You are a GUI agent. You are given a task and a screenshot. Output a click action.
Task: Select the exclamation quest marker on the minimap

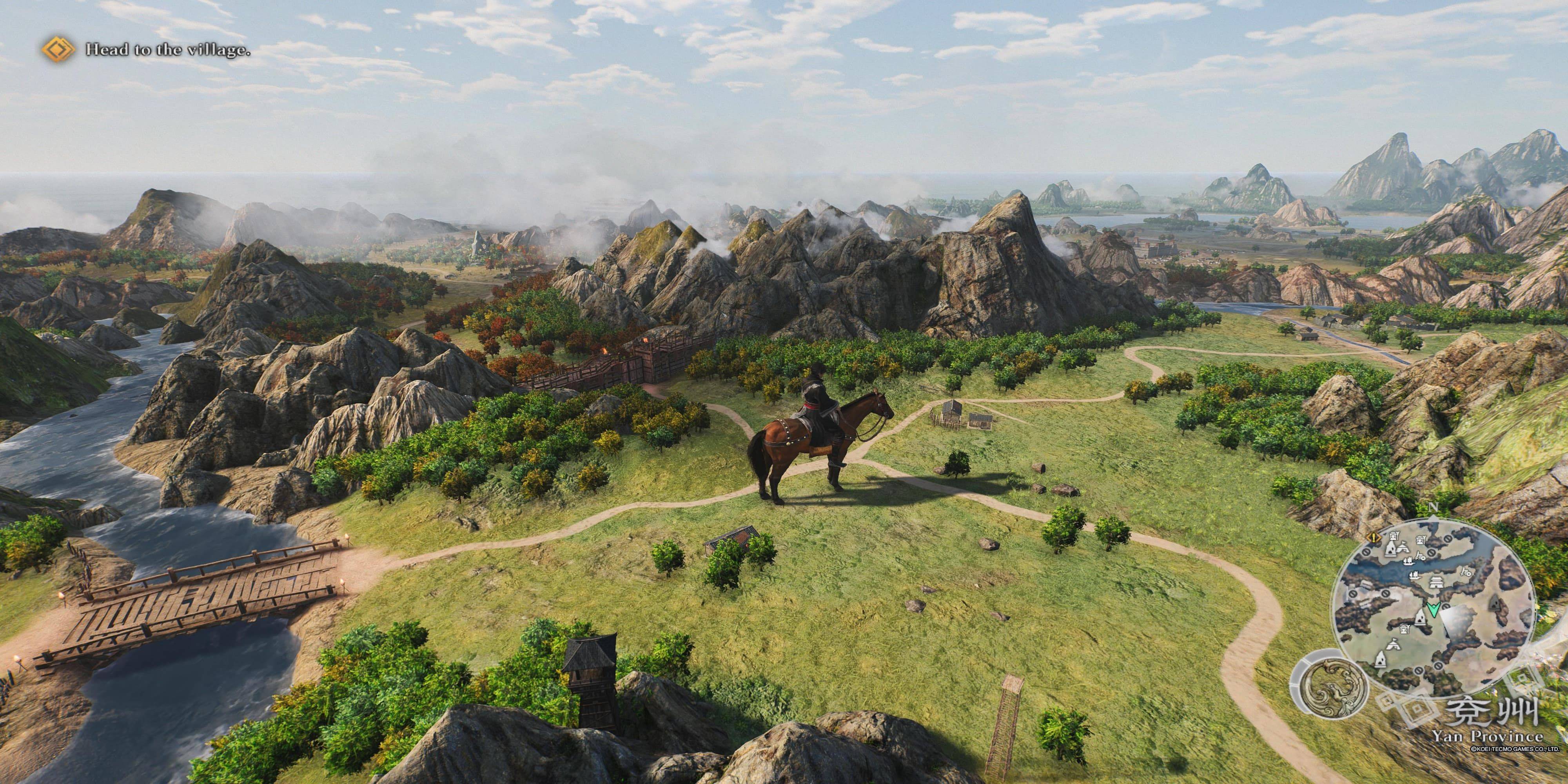tap(1374, 538)
